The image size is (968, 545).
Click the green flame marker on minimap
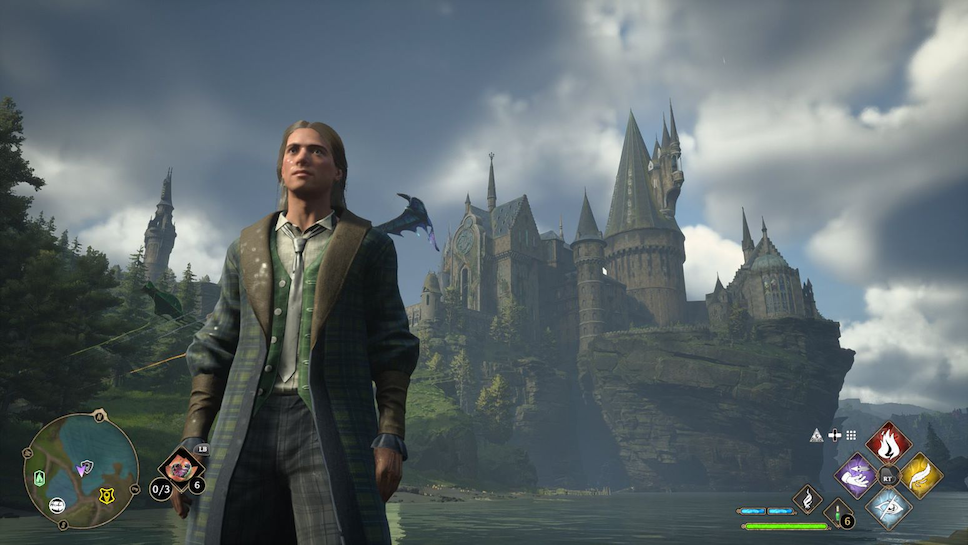(x=39, y=477)
